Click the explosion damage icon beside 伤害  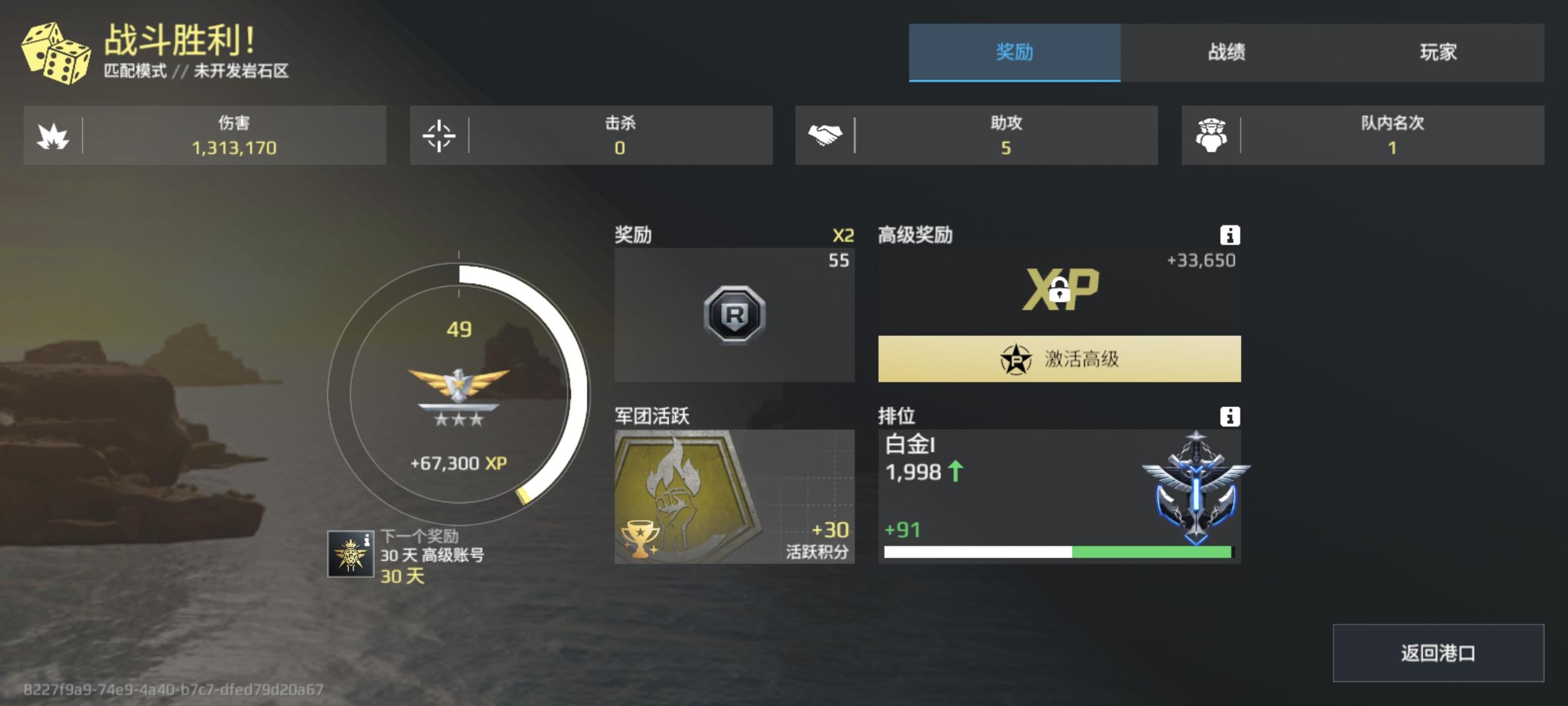click(54, 135)
